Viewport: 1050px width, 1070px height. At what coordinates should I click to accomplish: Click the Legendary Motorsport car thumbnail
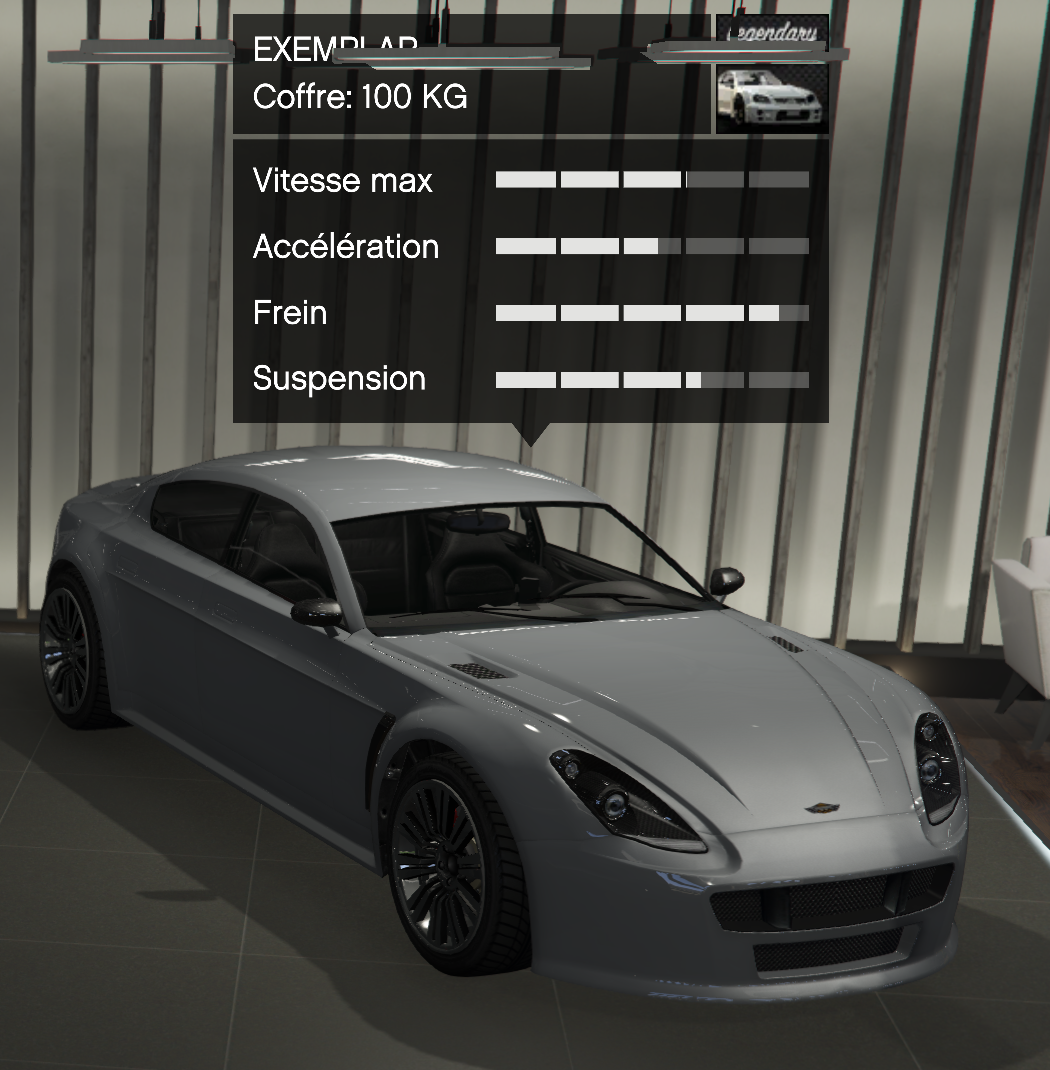772,96
